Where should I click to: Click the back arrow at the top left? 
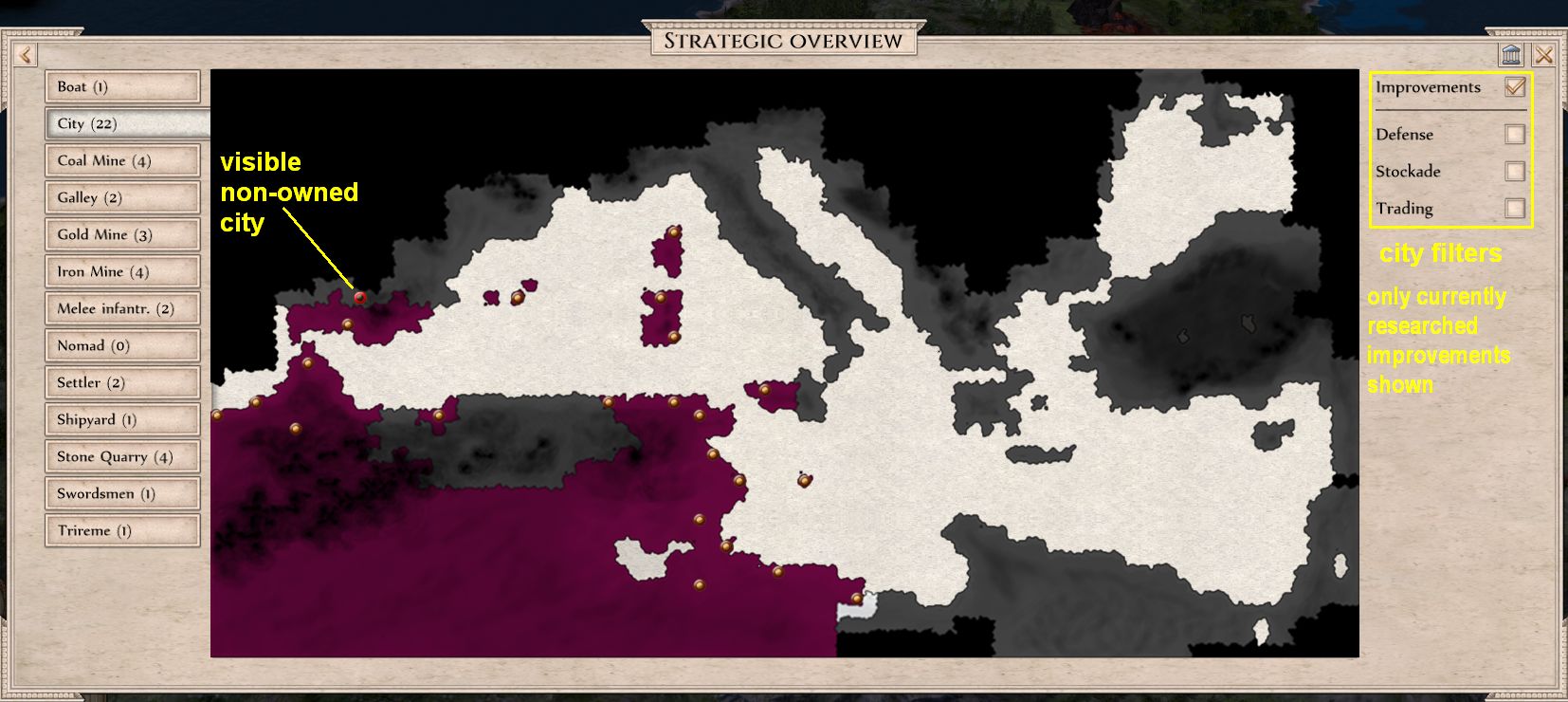click(x=25, y=54)
